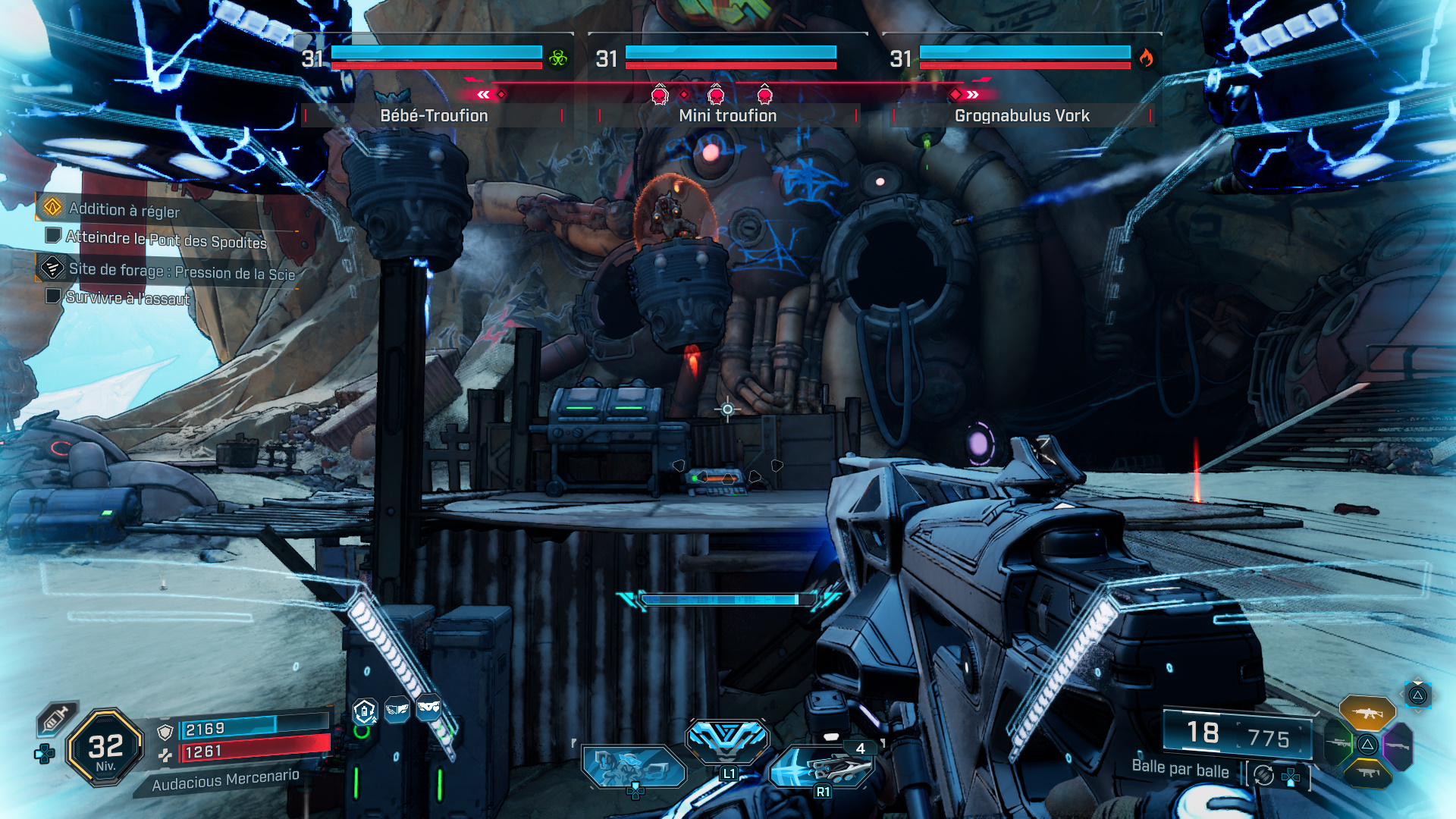Choose the yellow submachine gun slot
This screenshot has height=819, width=1456.
click(1367, 773)
